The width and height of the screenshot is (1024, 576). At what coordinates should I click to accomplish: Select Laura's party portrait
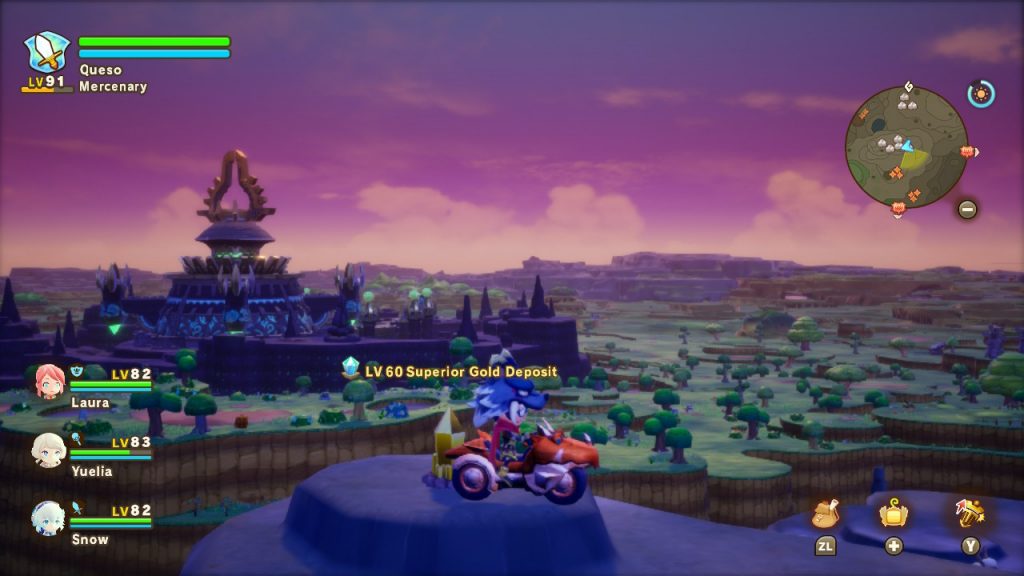coord(49,381)
